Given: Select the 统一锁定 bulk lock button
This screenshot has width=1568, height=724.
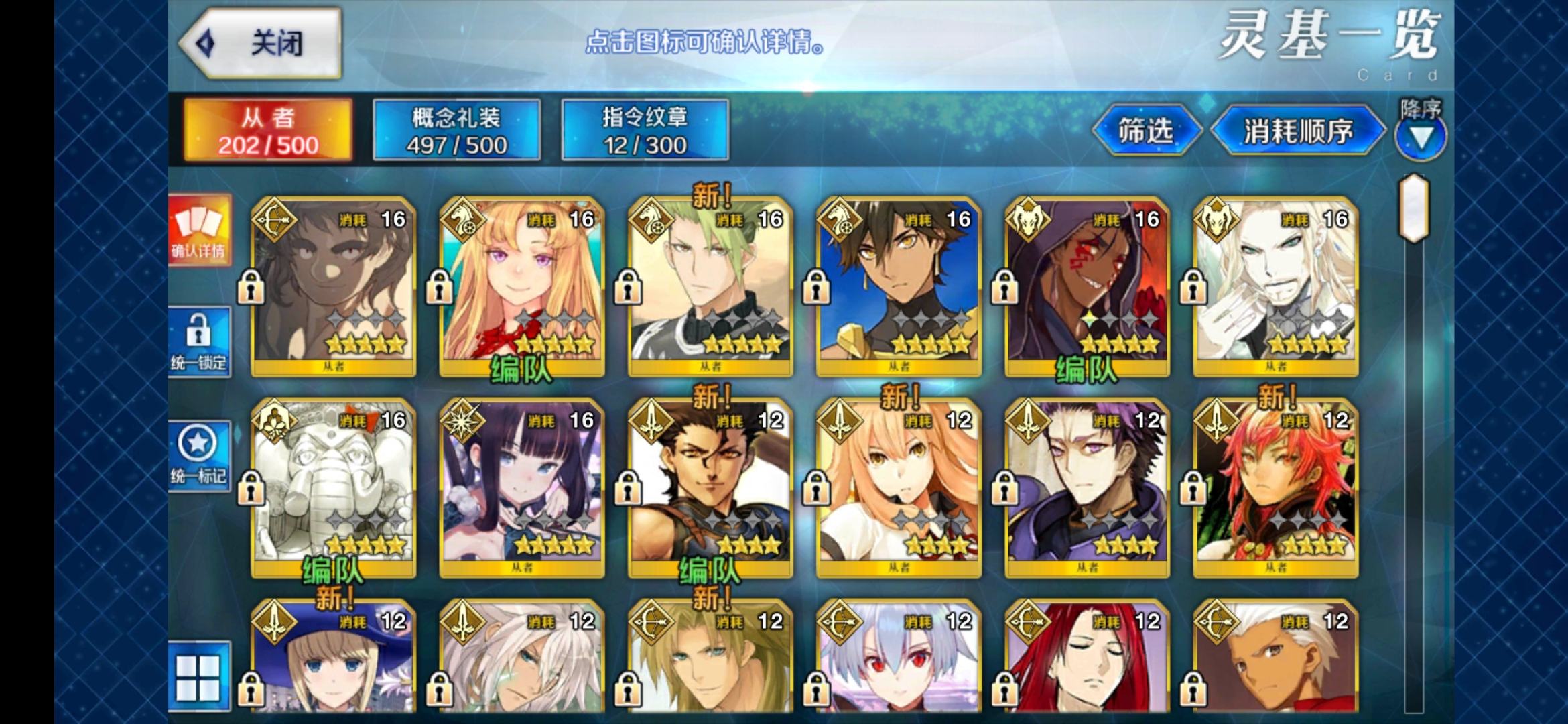Looking at the screenshot, I should point(198,342).
